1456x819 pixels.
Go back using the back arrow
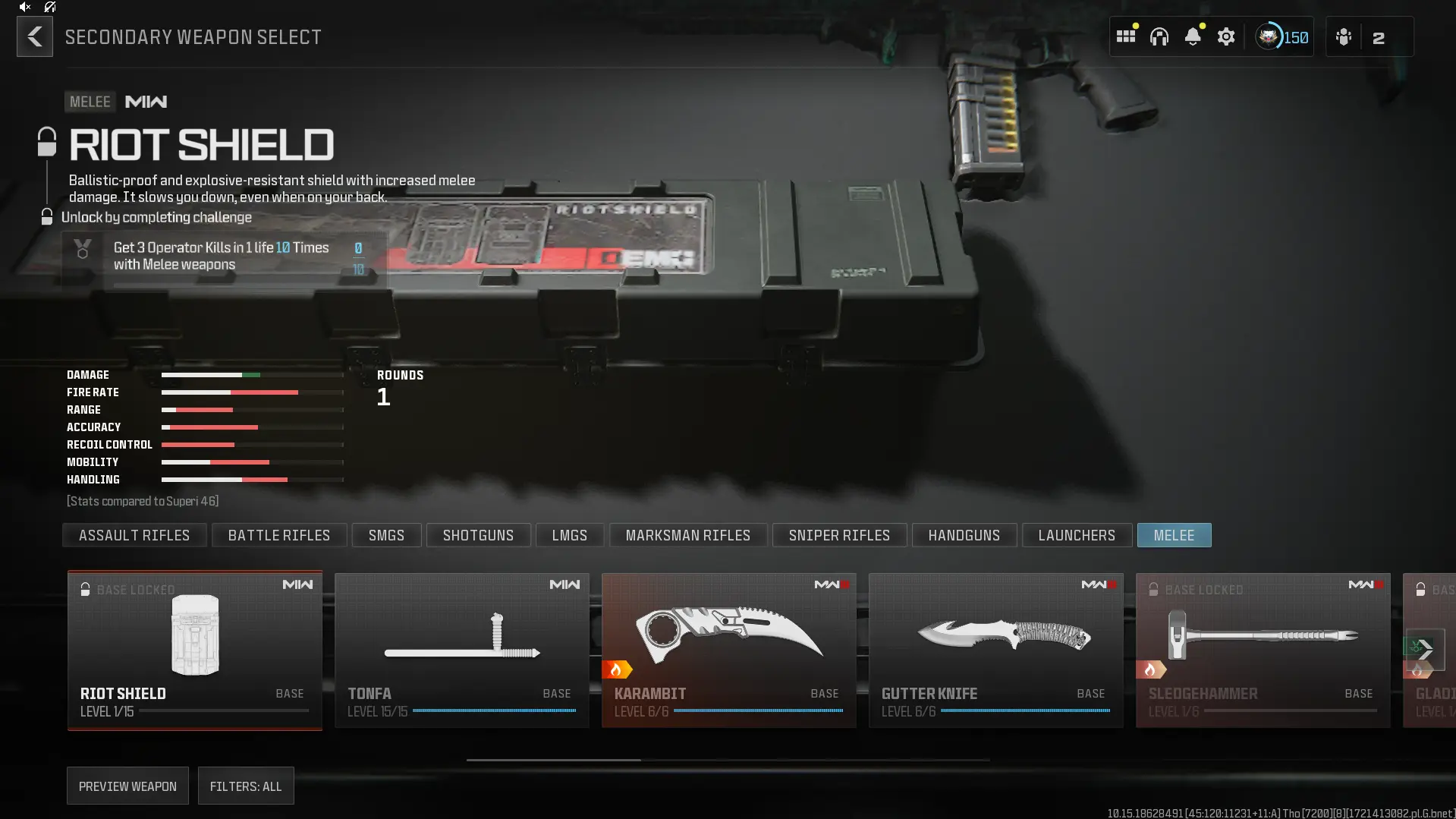point(34,36)
